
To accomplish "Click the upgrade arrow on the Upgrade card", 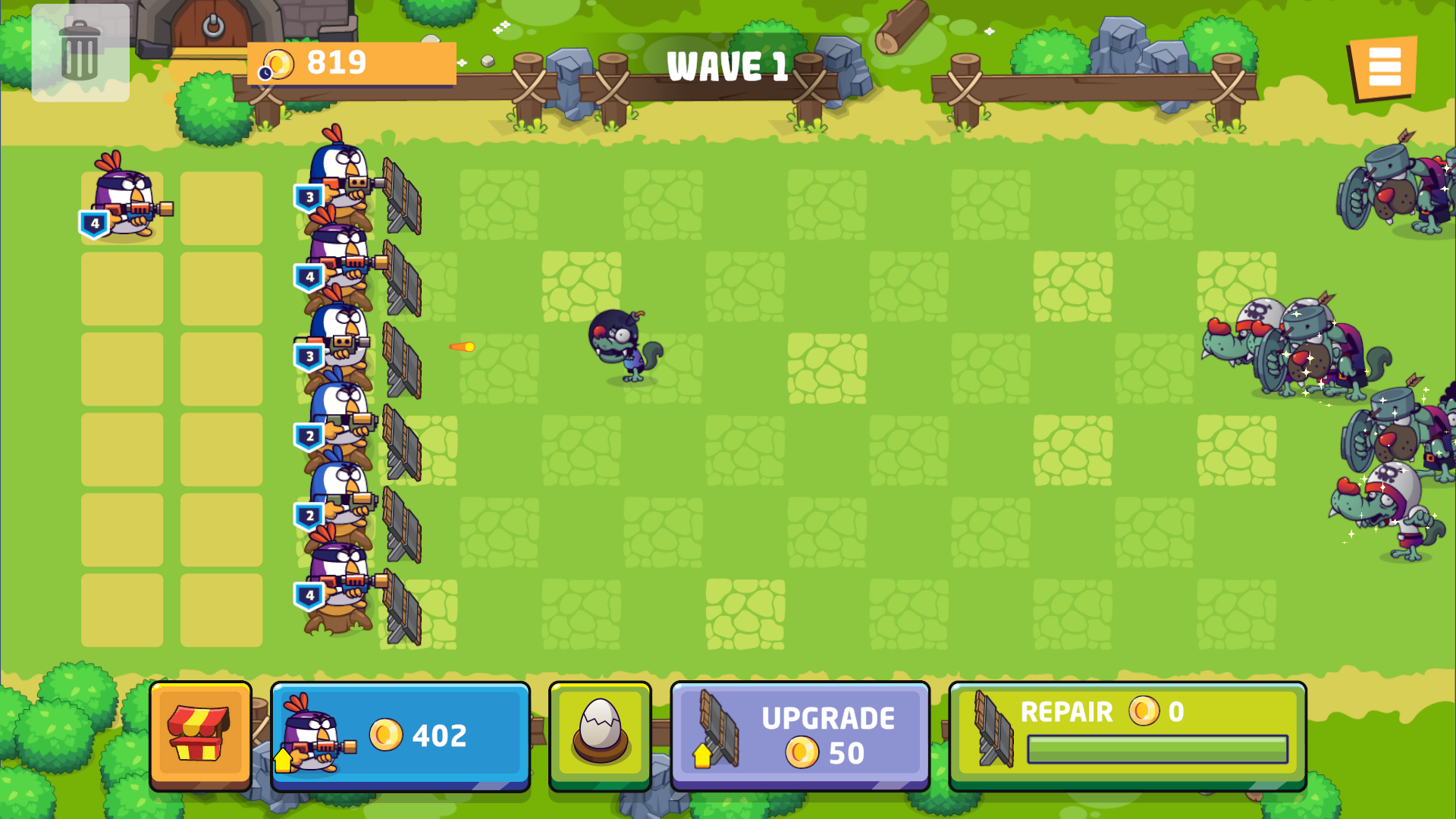I will (x=701, y=757).
